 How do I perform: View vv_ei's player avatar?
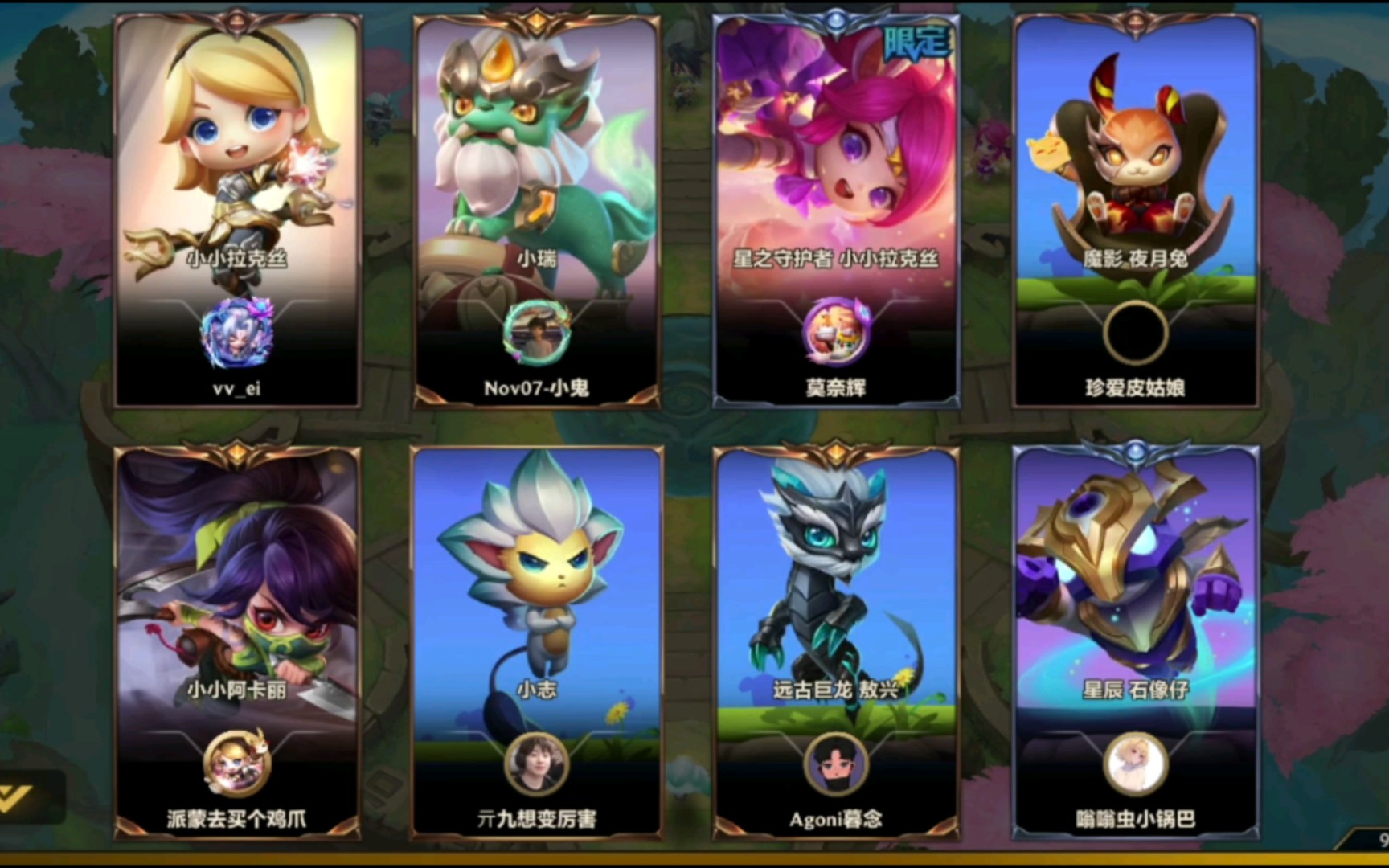point(237,333)
